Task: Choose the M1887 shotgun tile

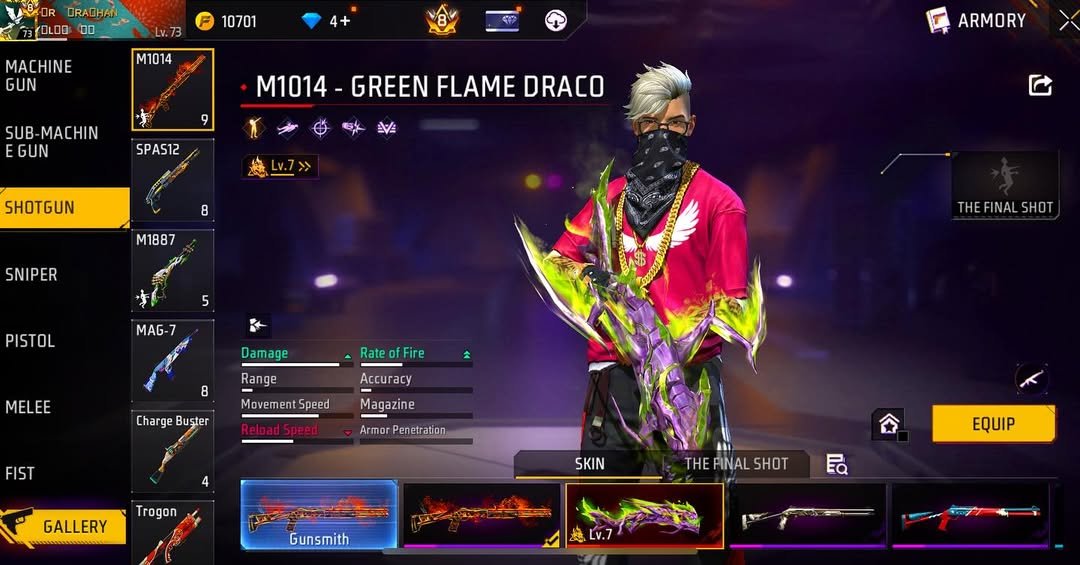Action: 172,270
